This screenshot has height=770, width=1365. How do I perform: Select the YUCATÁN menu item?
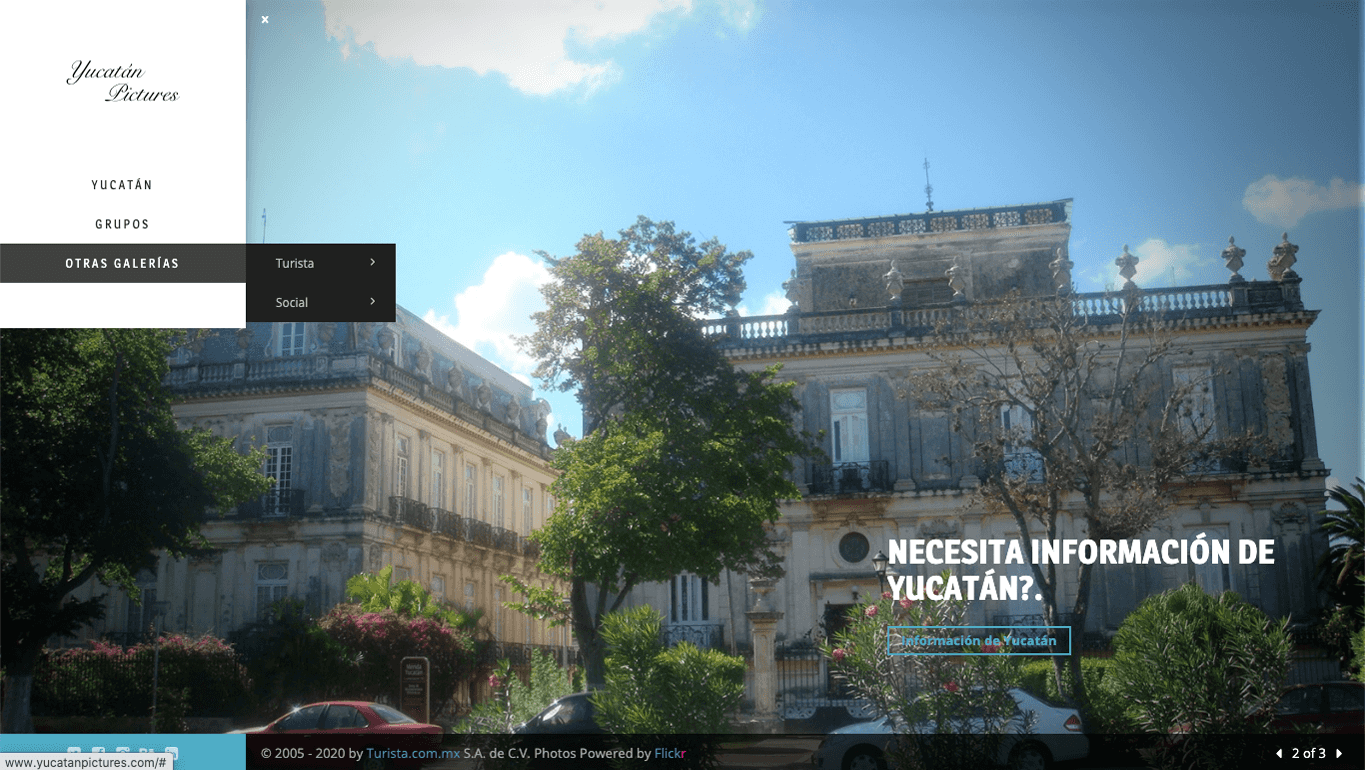click(122, 184)
